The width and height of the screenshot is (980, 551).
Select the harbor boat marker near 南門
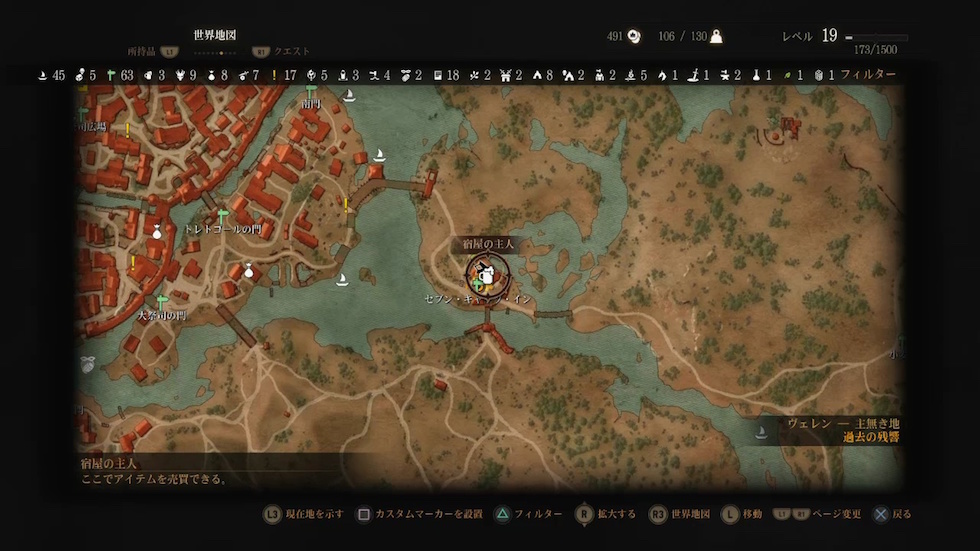tap(350, 96)
